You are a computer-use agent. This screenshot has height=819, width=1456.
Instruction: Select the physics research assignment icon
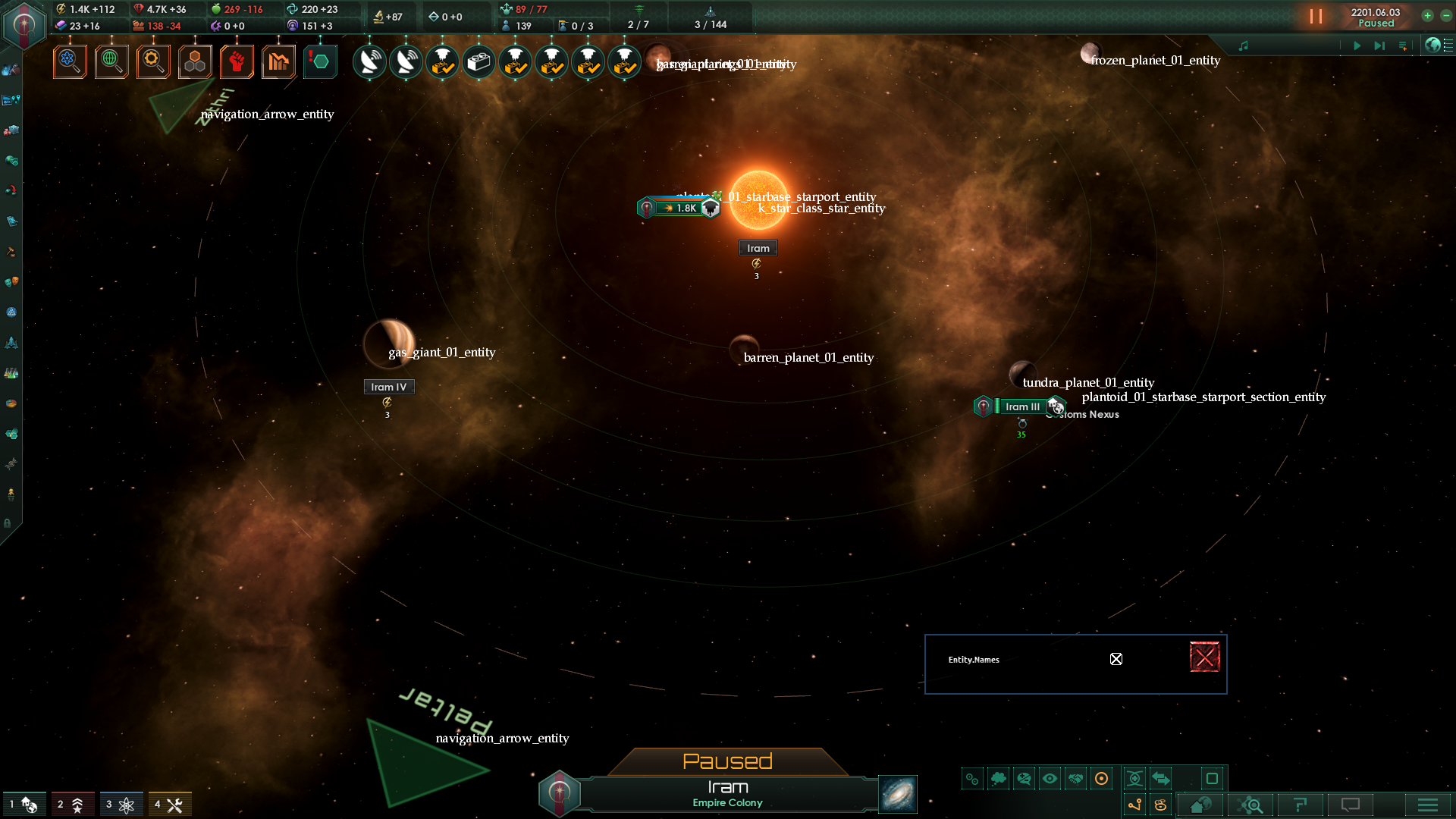(70, 61)
